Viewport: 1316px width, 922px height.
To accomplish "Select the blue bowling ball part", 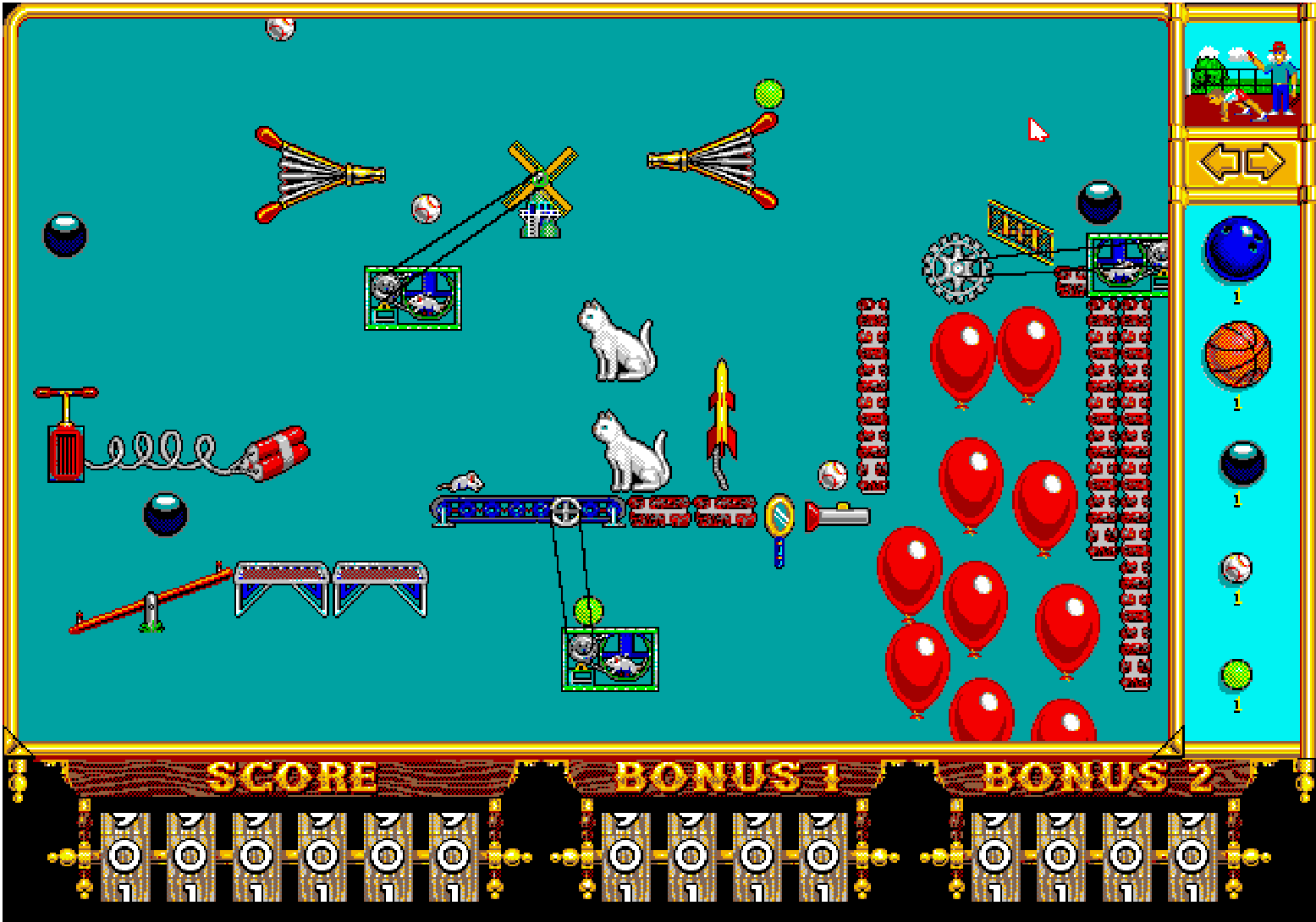I will pyautogui.click(x=1236, y=249).
